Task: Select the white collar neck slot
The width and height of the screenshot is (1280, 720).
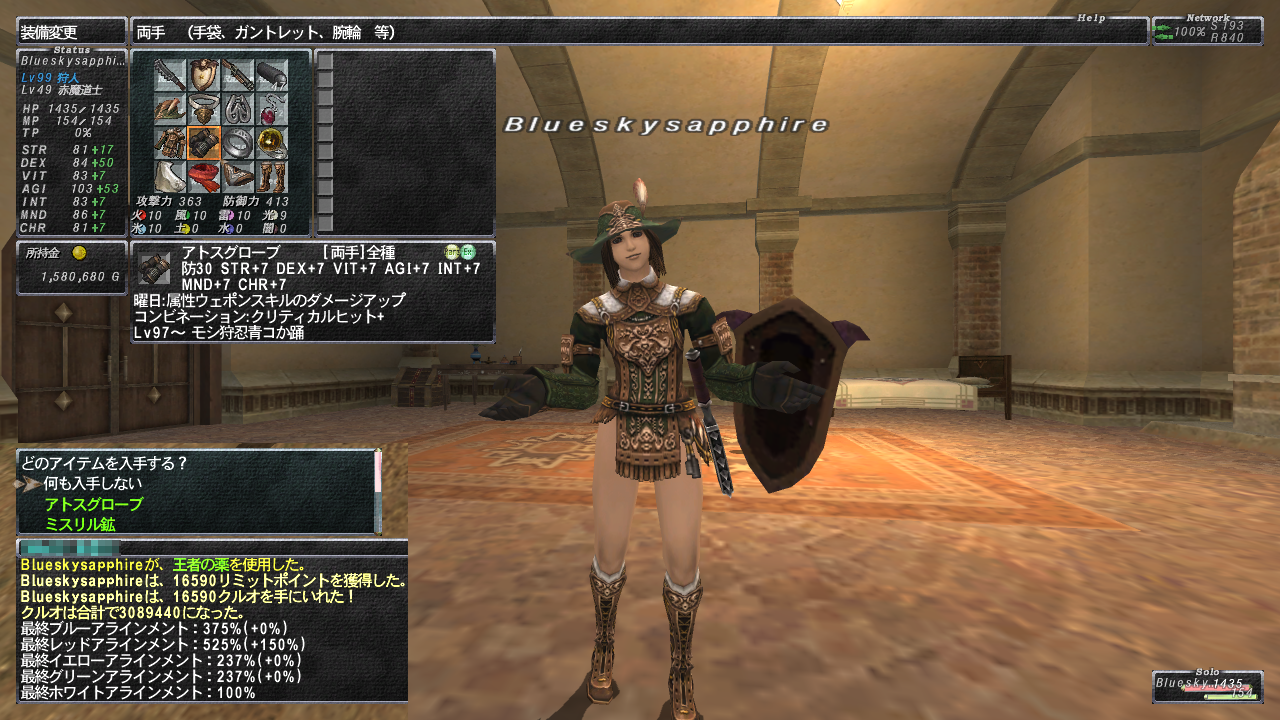Action: 204,109
